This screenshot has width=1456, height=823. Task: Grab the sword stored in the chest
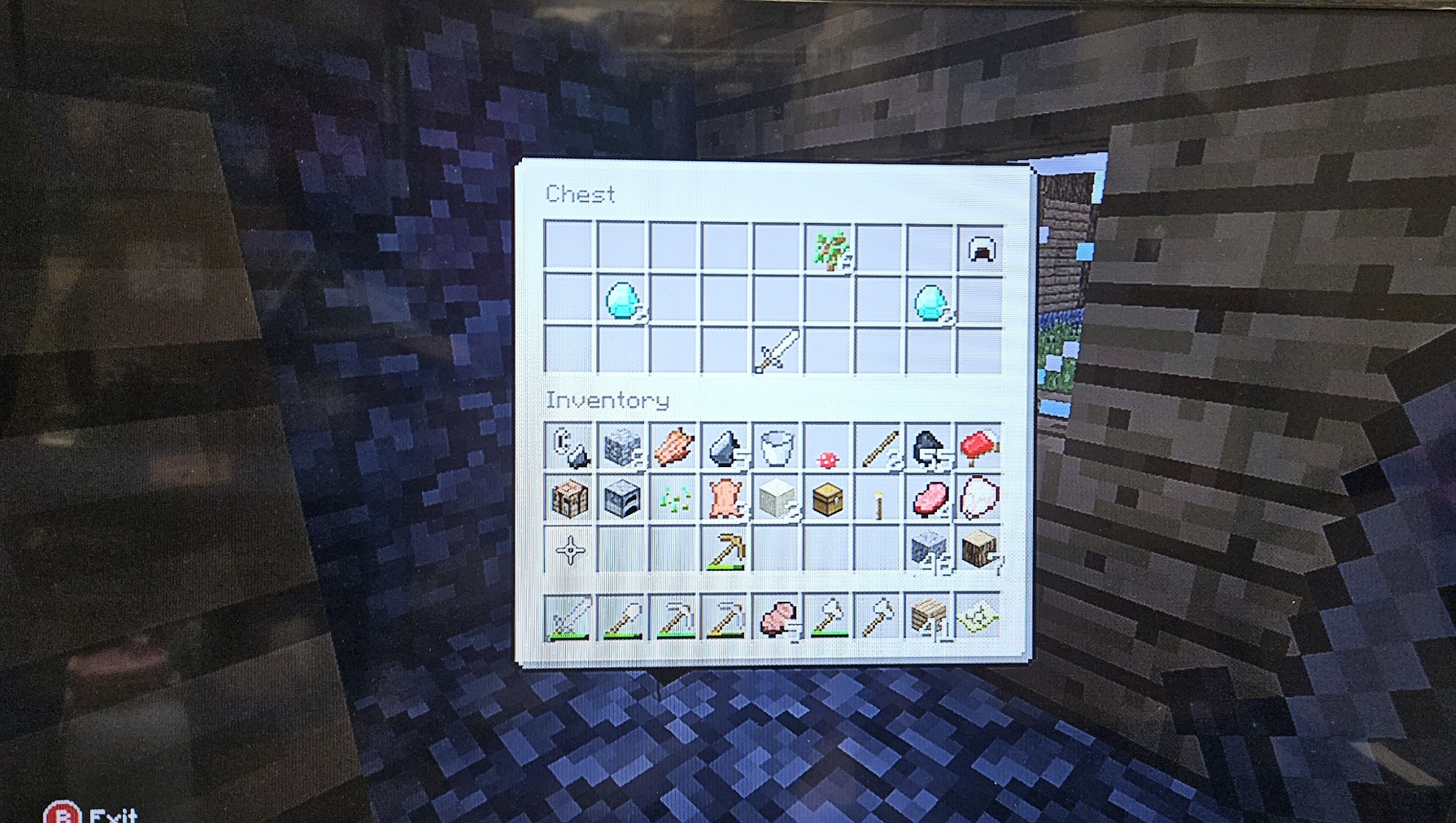[777, 351]
